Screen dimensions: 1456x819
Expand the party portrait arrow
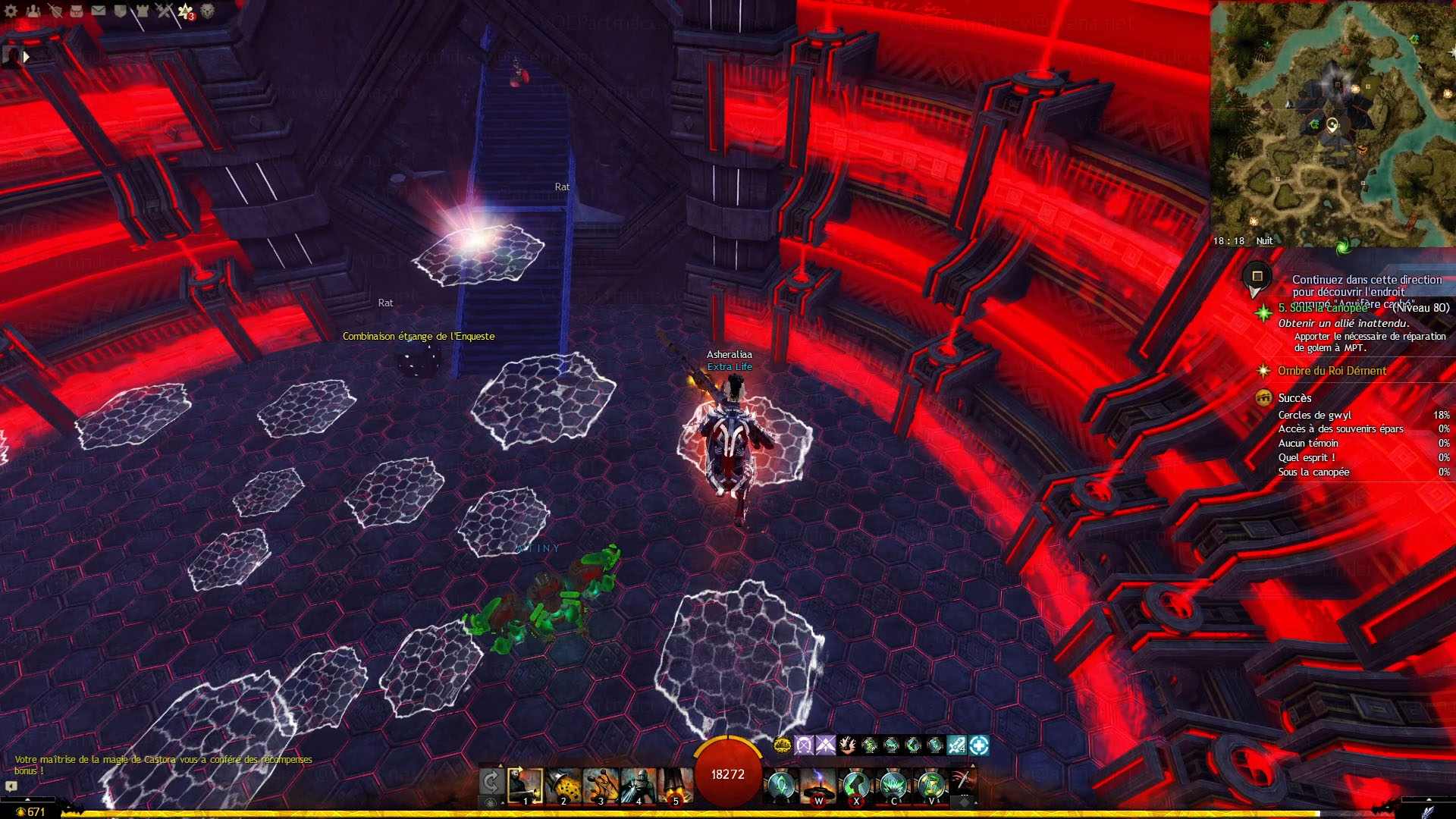[x=27, y=56]
